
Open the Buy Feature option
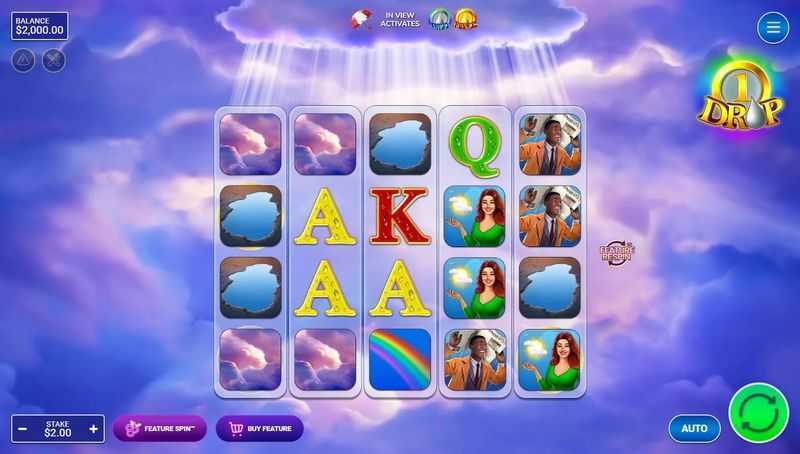coord(259,429)
